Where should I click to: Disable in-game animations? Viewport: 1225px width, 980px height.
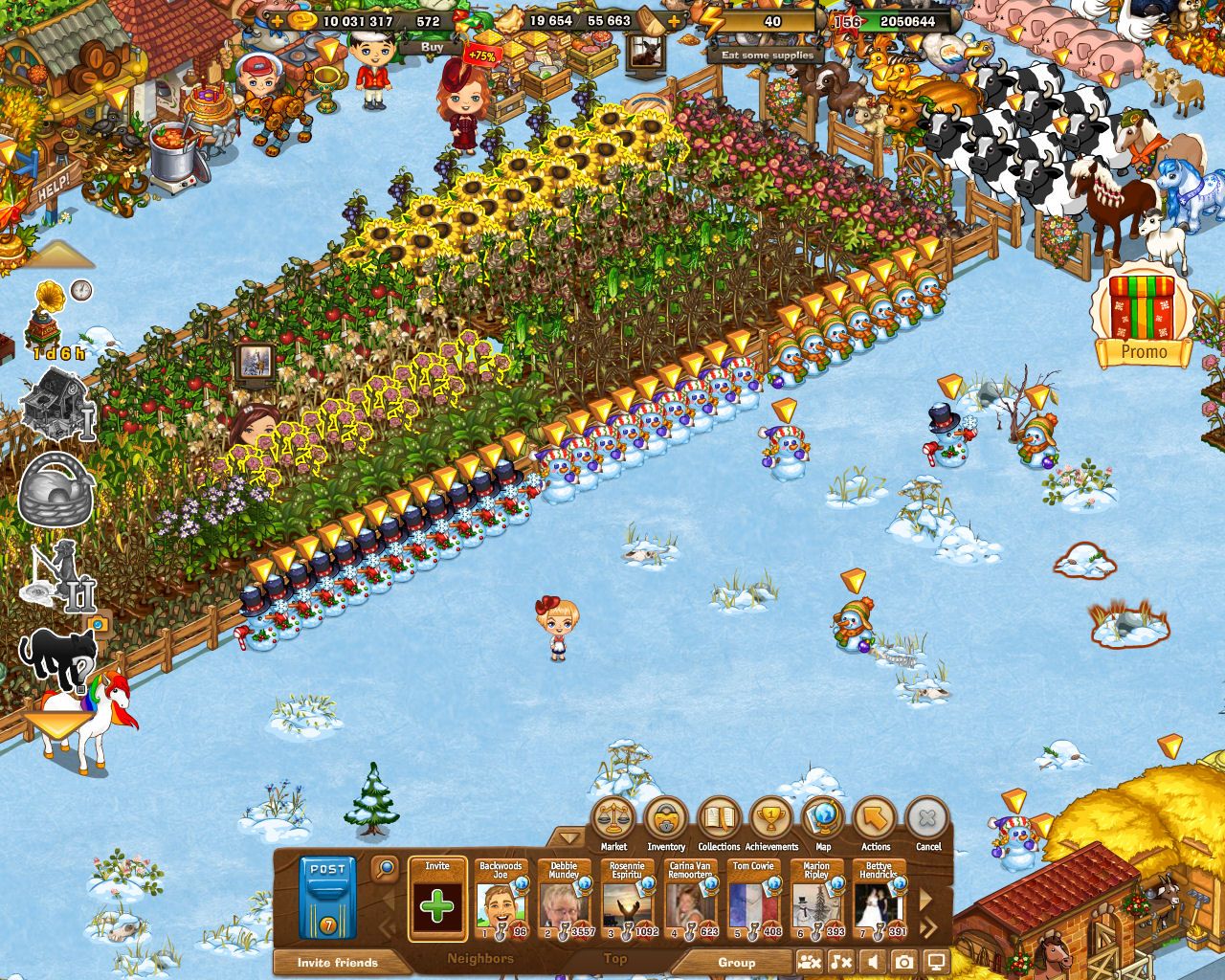click(x=810, y=962)
